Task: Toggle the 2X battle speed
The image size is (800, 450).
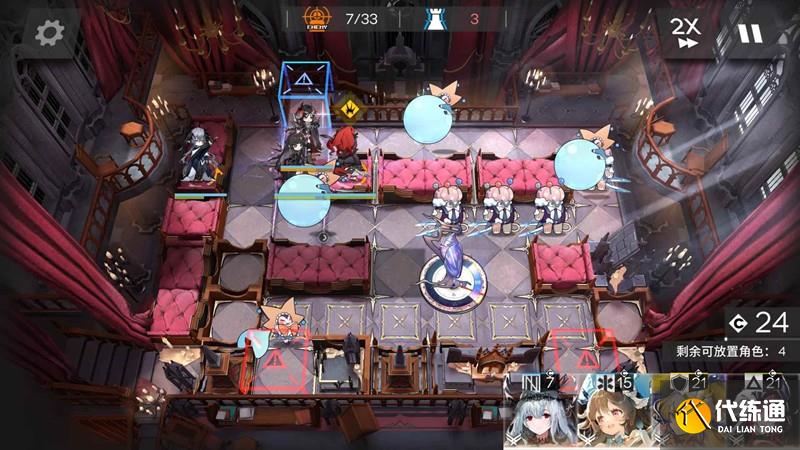Action: coord(685,32)
